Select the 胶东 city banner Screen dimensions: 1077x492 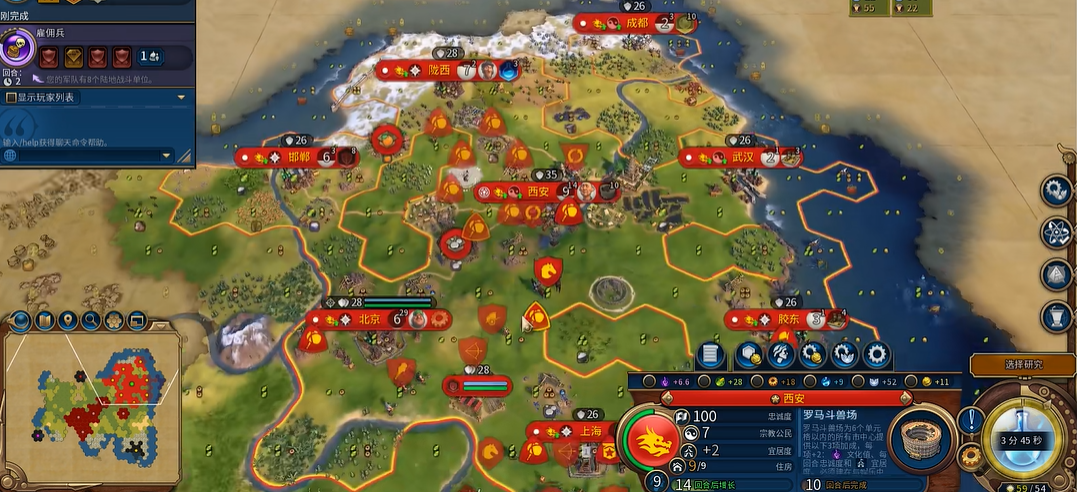tap(788, 320)
